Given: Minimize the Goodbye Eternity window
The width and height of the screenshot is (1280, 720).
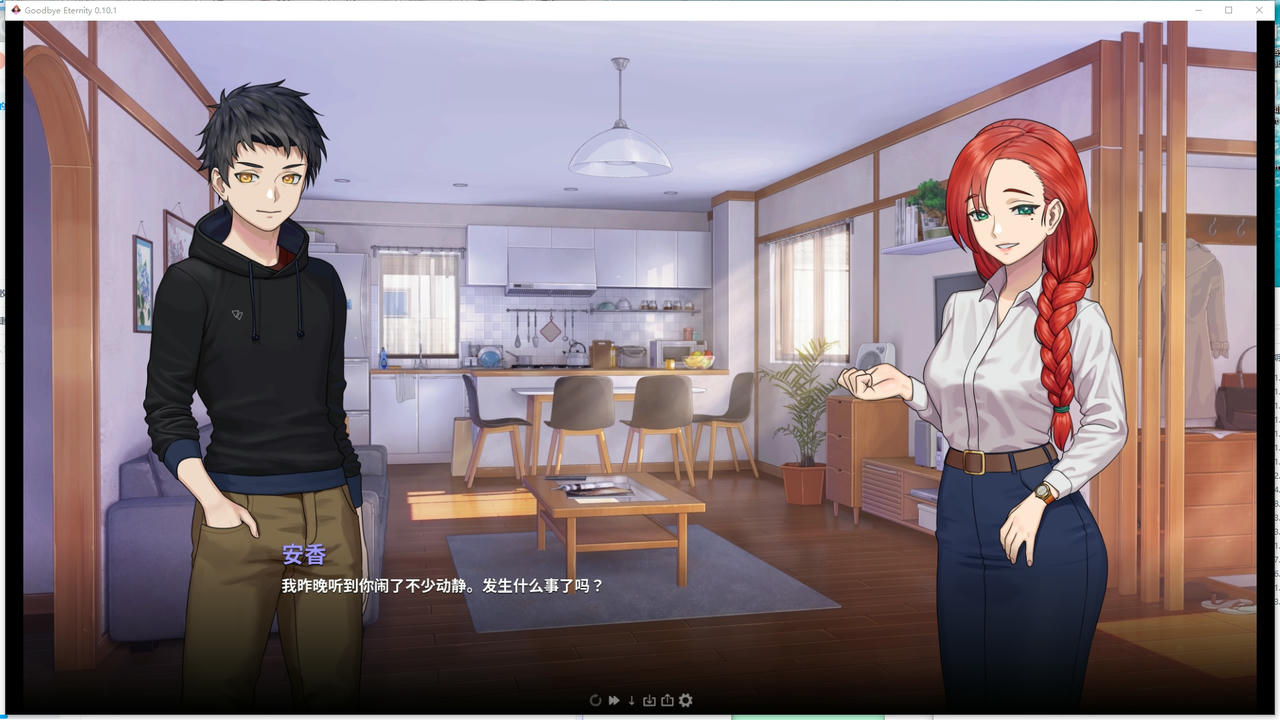Looking at the screenshot, I should pos(1199,10).
